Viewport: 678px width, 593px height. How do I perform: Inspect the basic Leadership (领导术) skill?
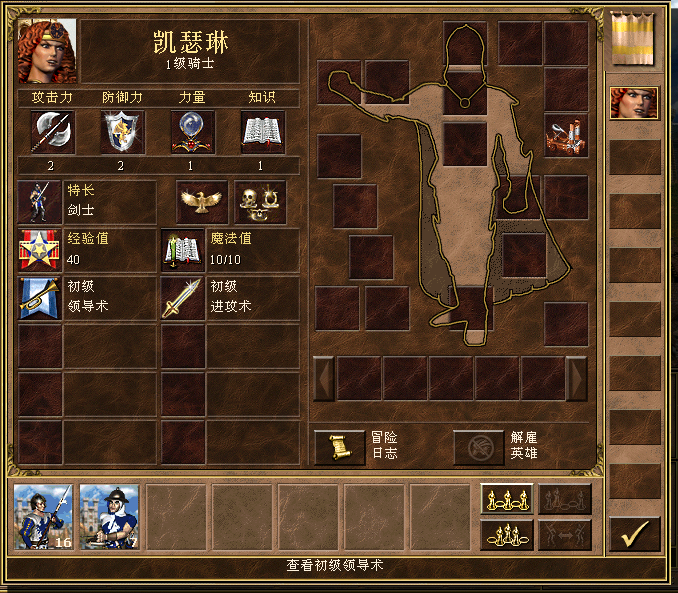(40, 298)
